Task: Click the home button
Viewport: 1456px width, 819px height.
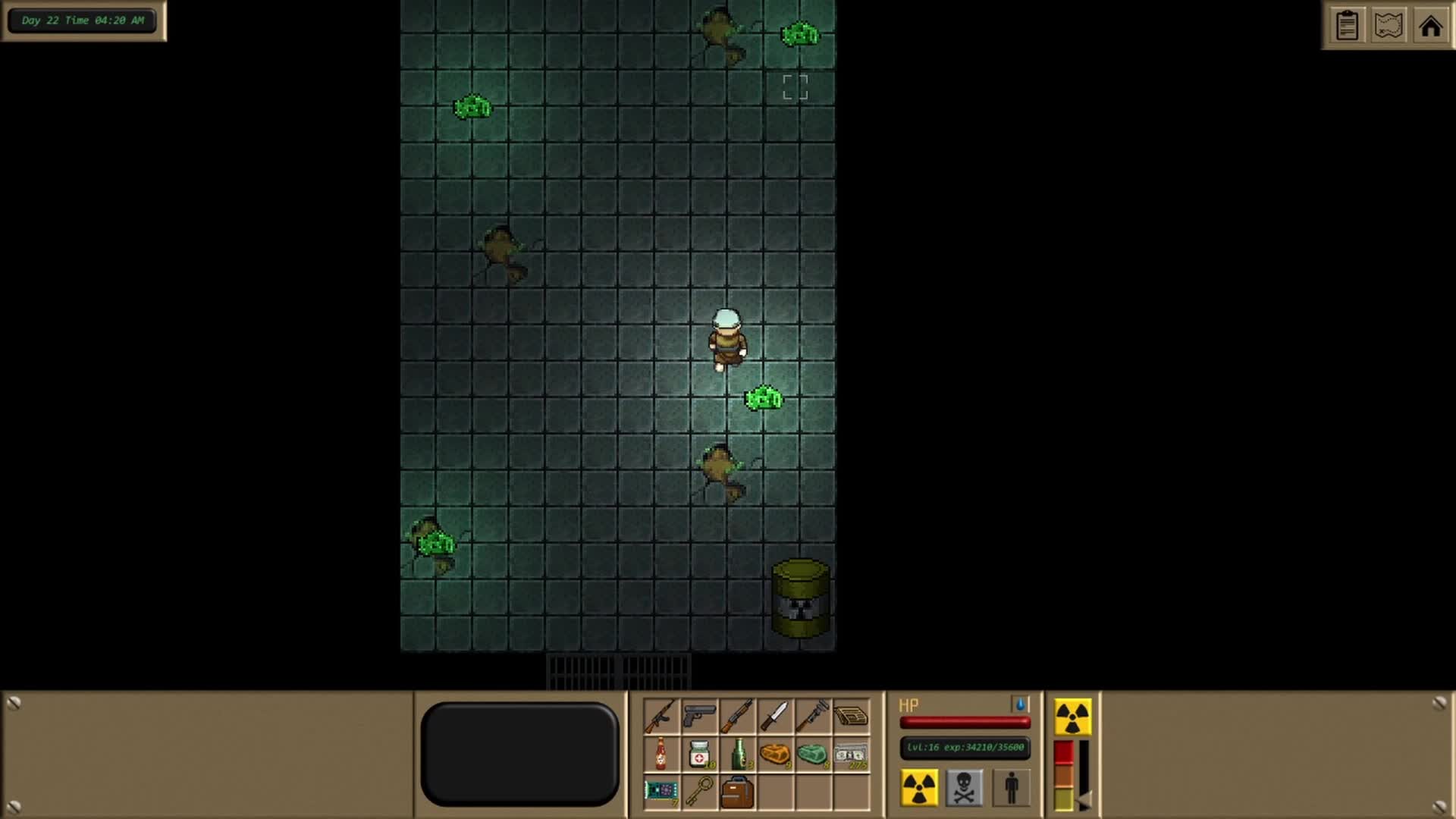Action: tap(1430, 26)
